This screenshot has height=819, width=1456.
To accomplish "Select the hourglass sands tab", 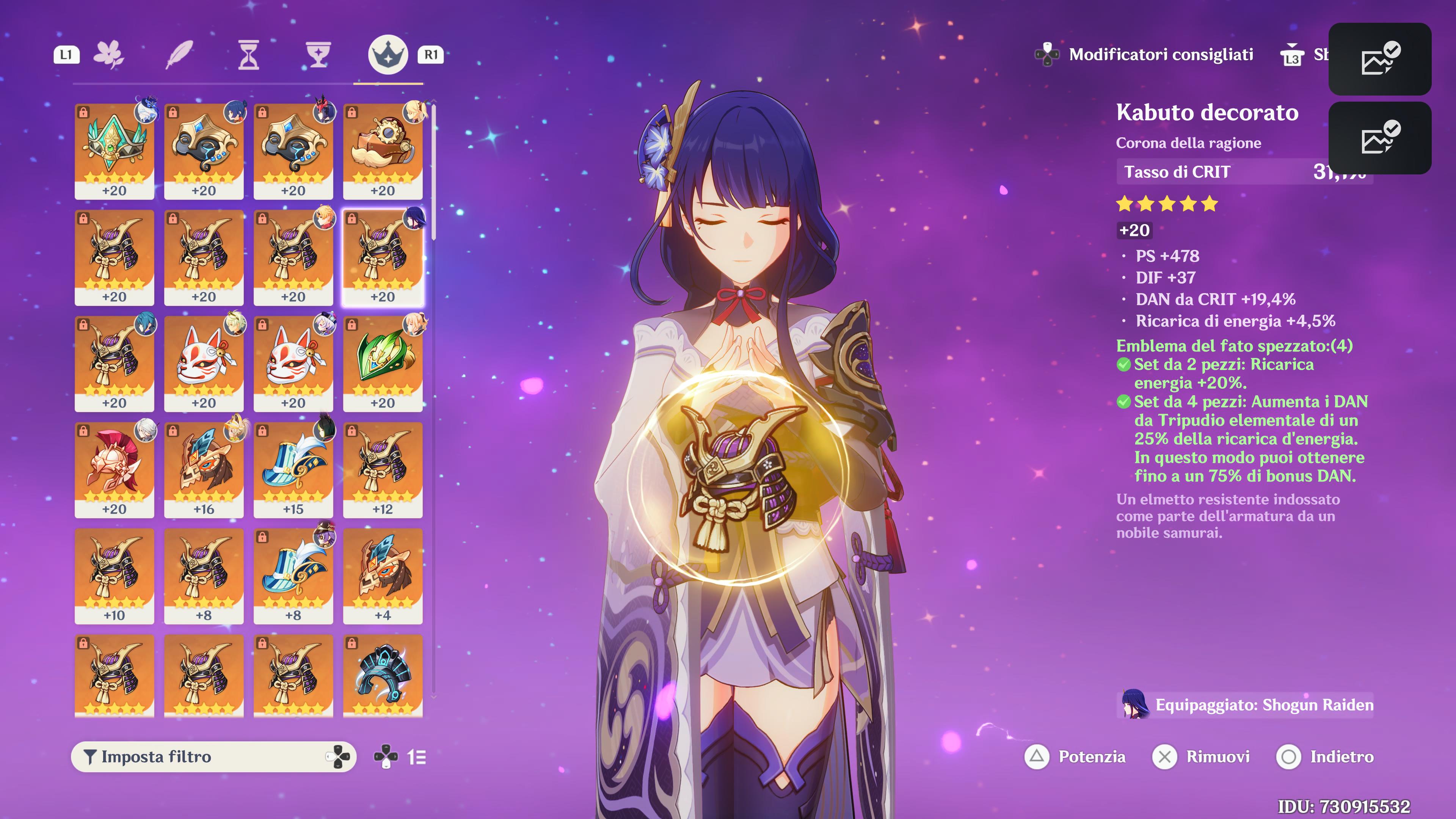I will (249, 55).
